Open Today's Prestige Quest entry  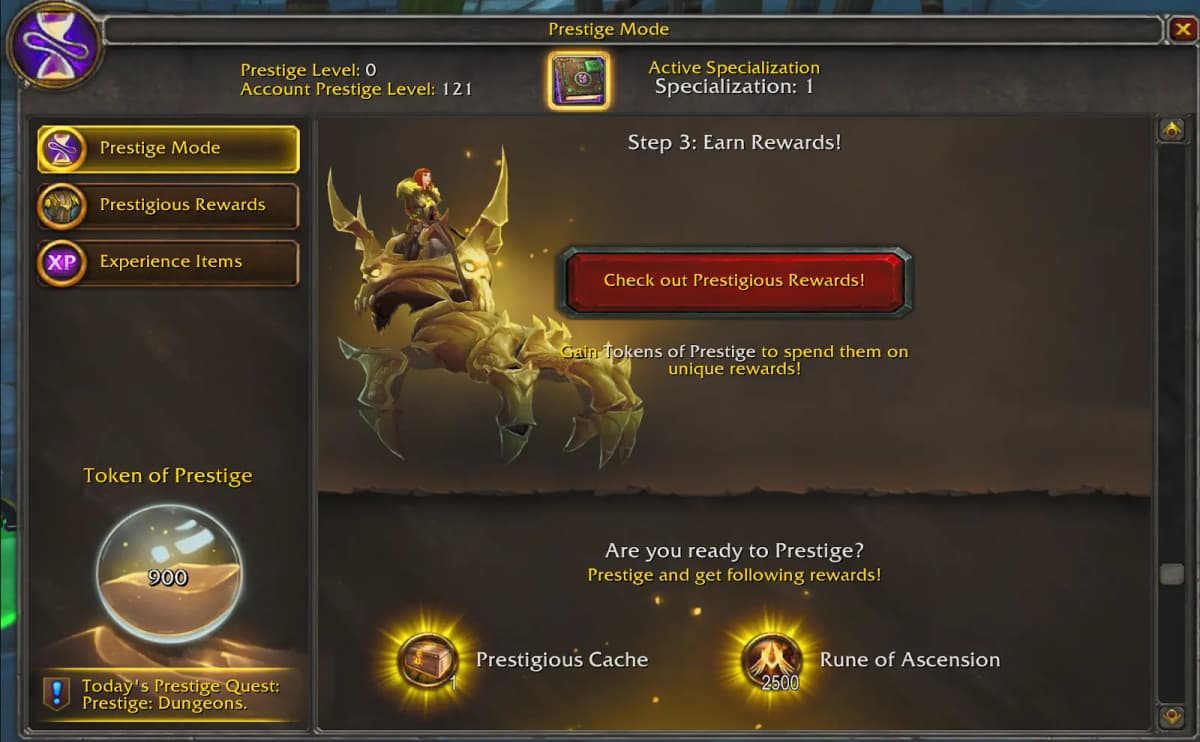[168, 694]
